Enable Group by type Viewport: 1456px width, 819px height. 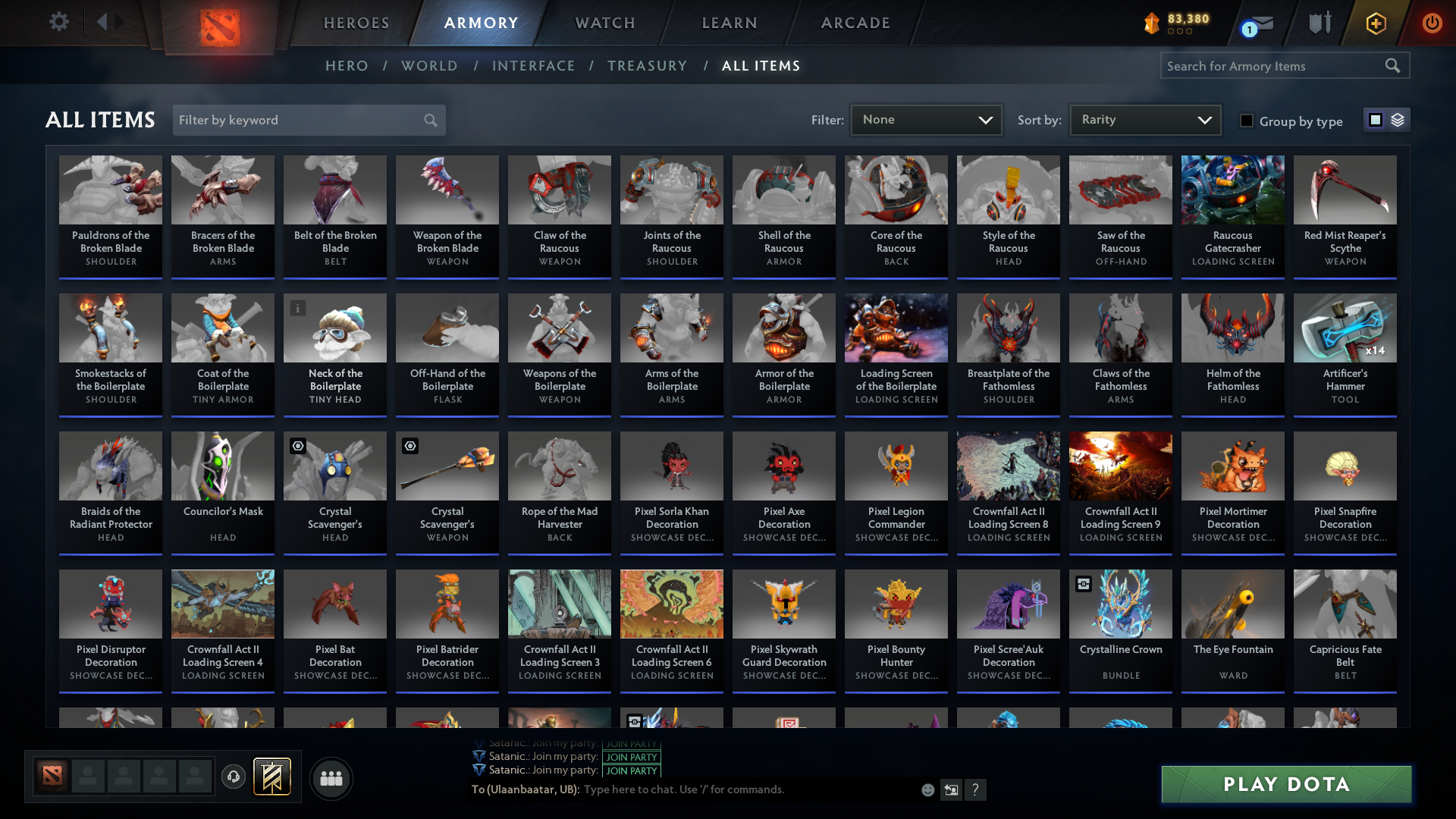(x=1247, y=121)
